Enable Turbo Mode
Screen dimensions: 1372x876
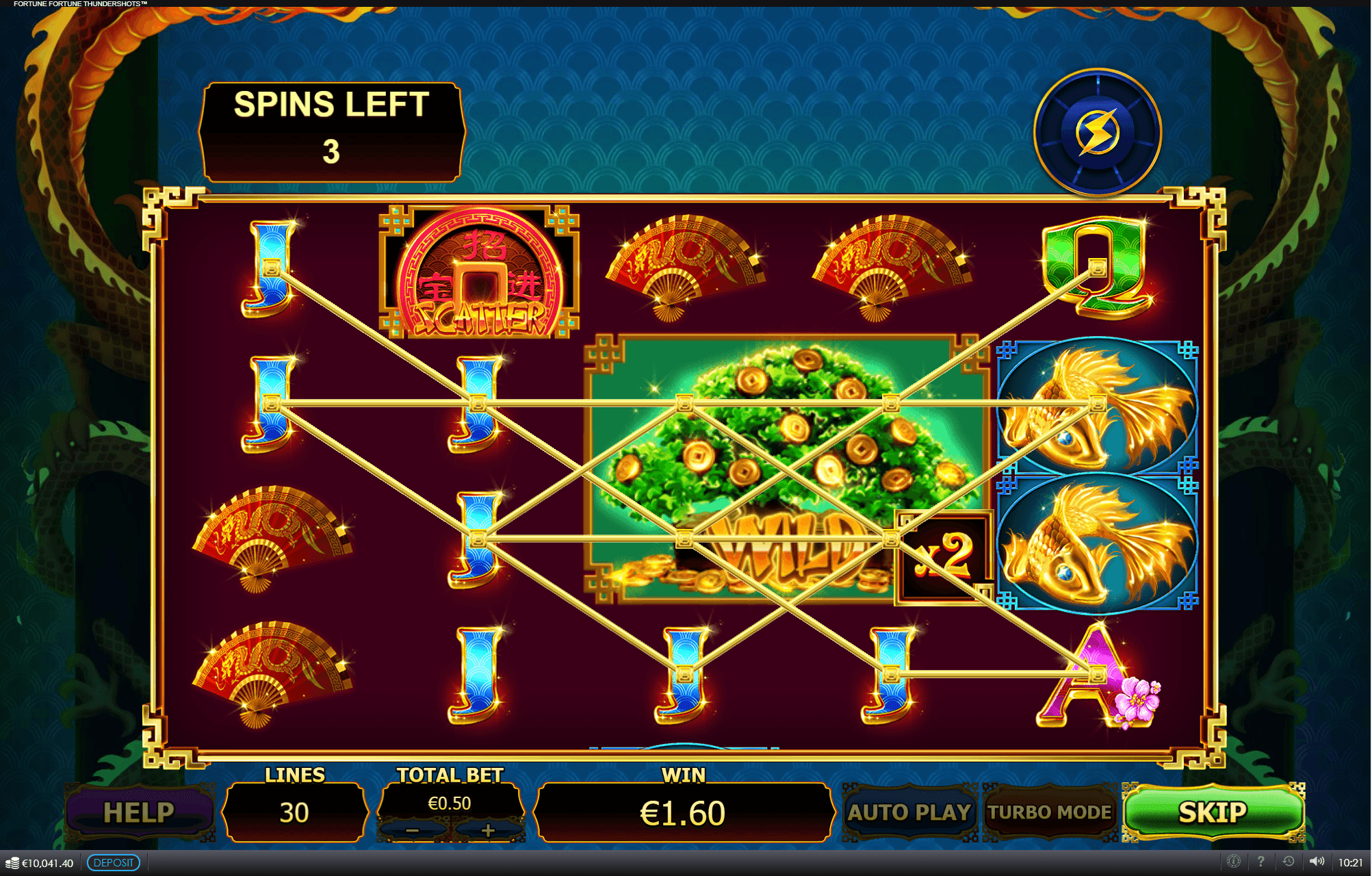(x=1050, y=812)
